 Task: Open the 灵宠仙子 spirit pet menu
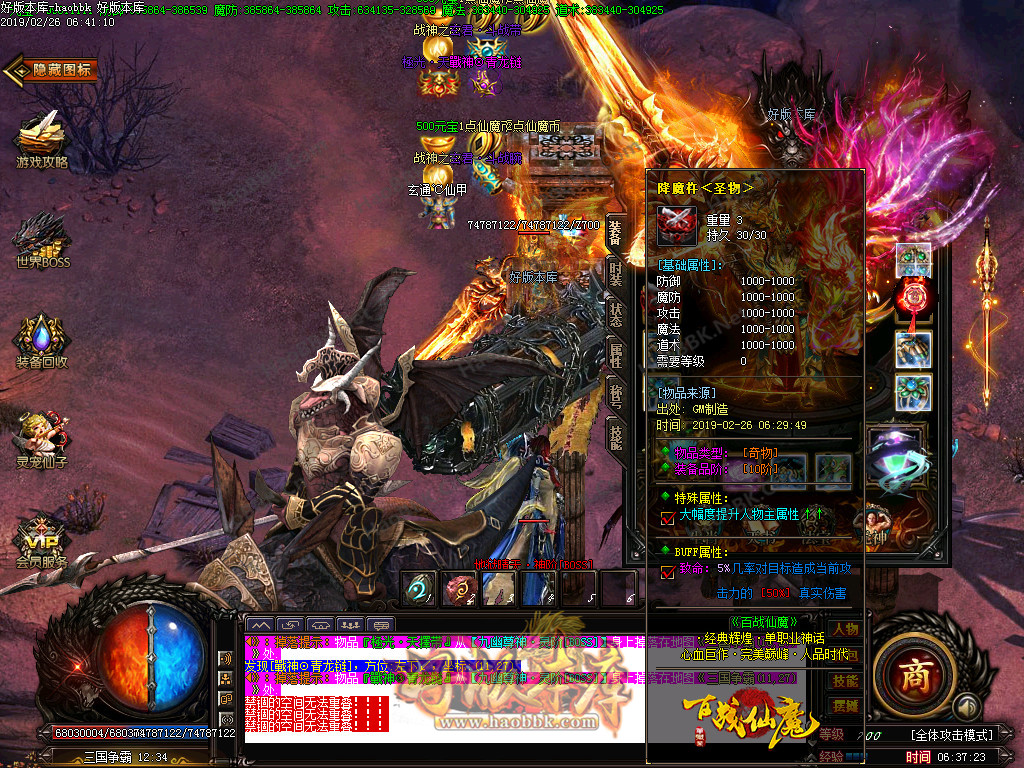pos(40,440)
